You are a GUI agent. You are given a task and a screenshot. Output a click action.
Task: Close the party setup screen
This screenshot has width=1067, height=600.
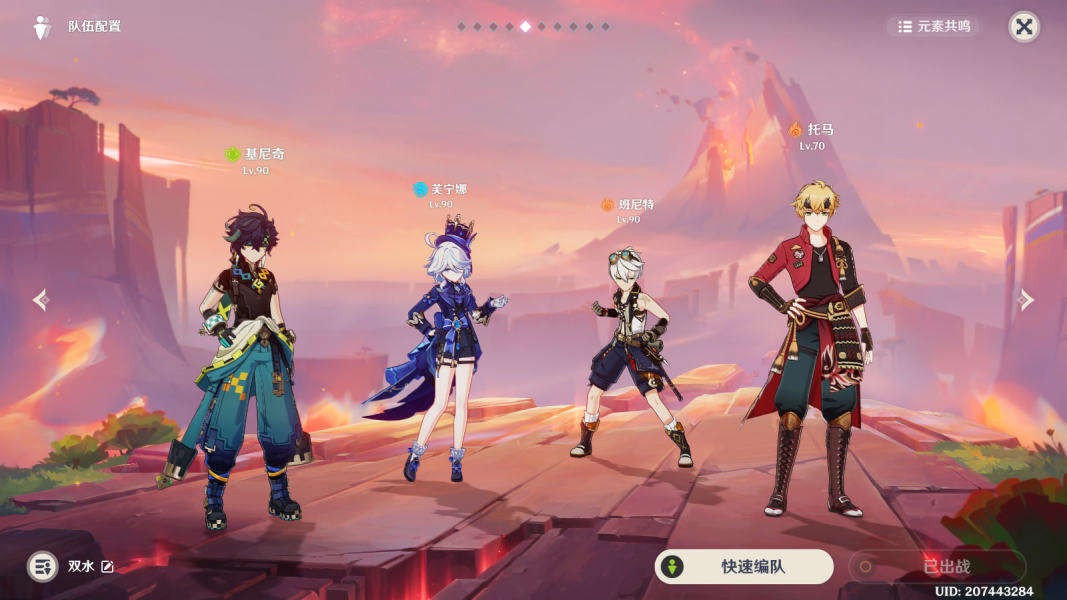[1023, 27]
